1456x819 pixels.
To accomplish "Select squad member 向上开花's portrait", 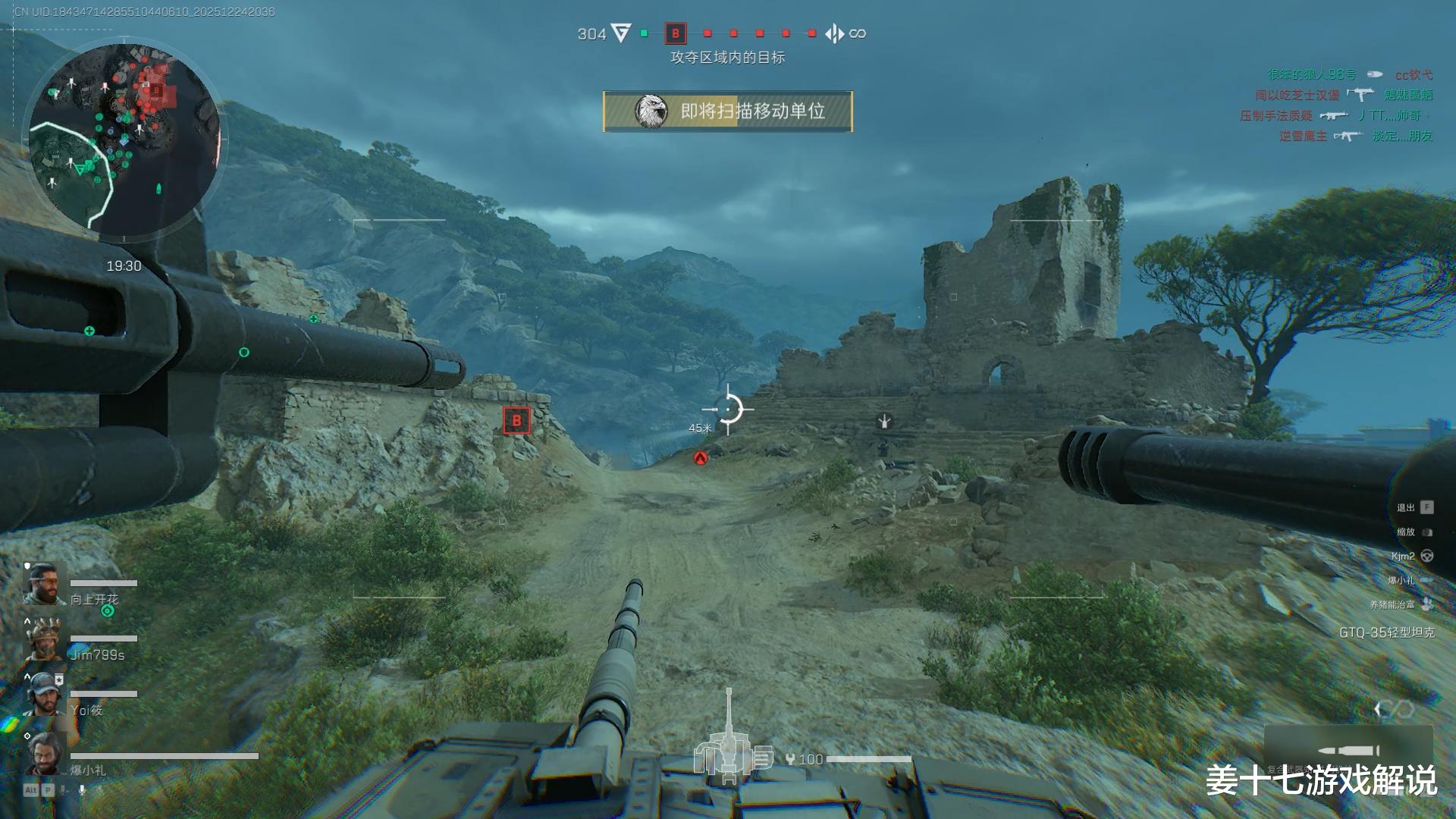I will [43, 584].
